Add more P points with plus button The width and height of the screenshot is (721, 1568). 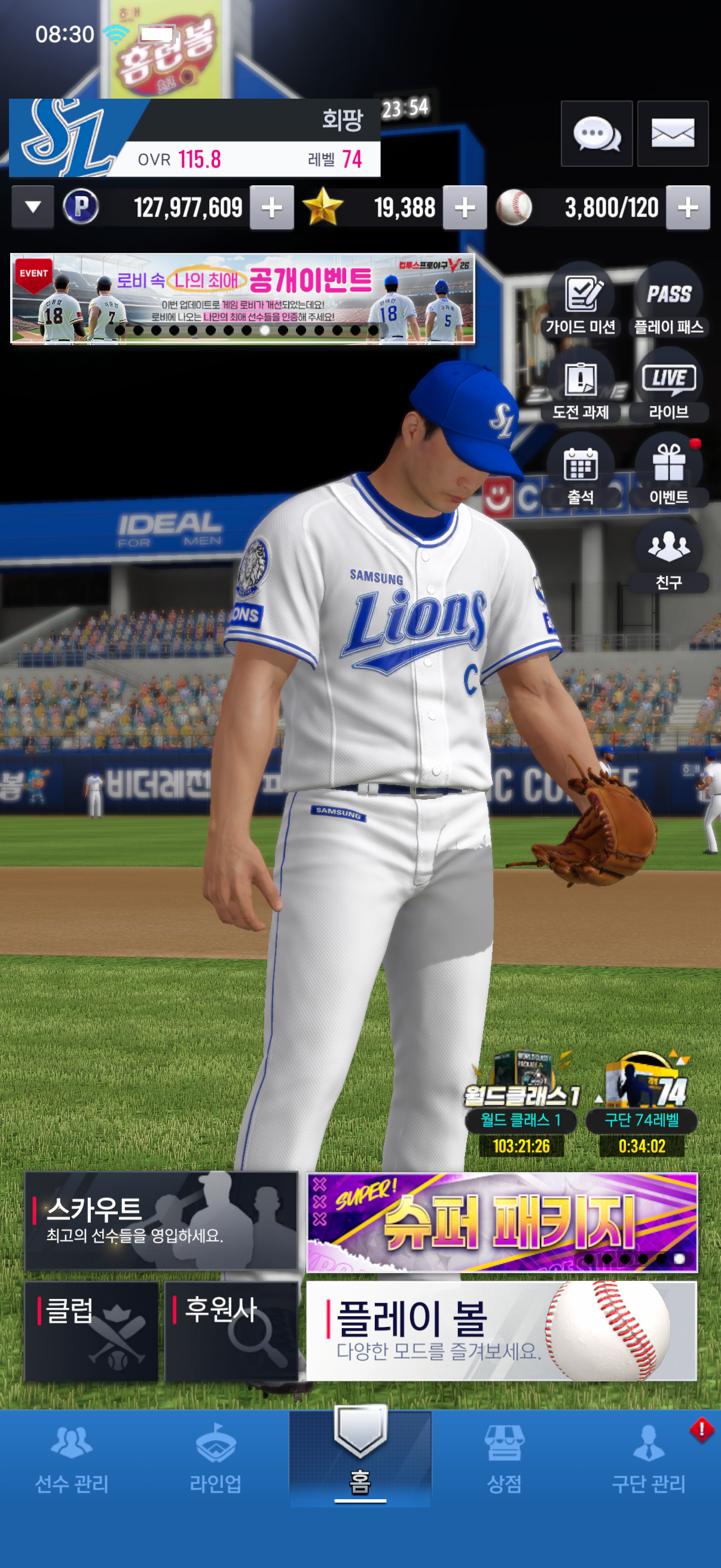pos(271,208)
